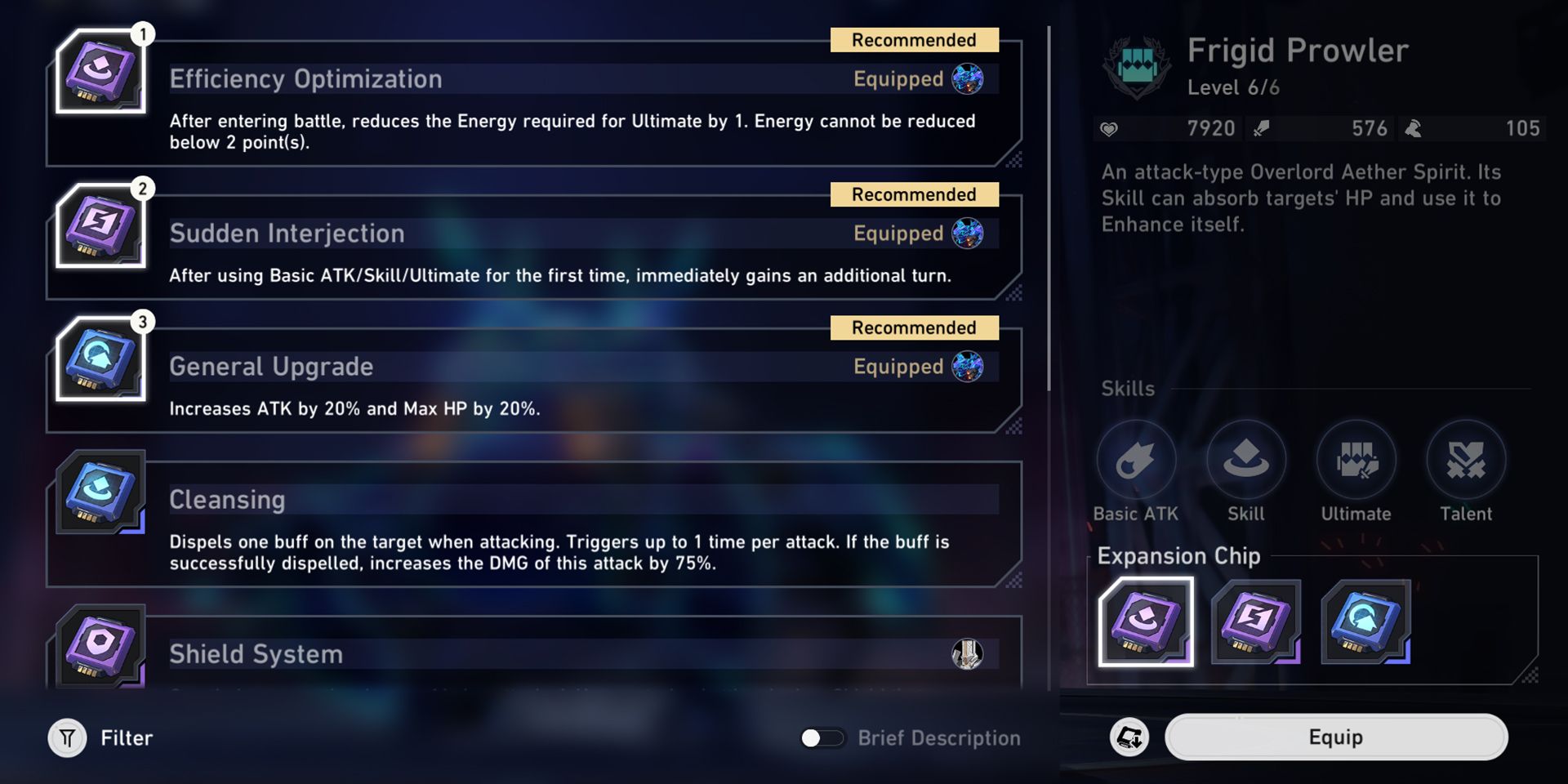View the Skill icon for Frigid Prowler
1568x784 pixels.
pyautogui.click(x=1246, y=459)
